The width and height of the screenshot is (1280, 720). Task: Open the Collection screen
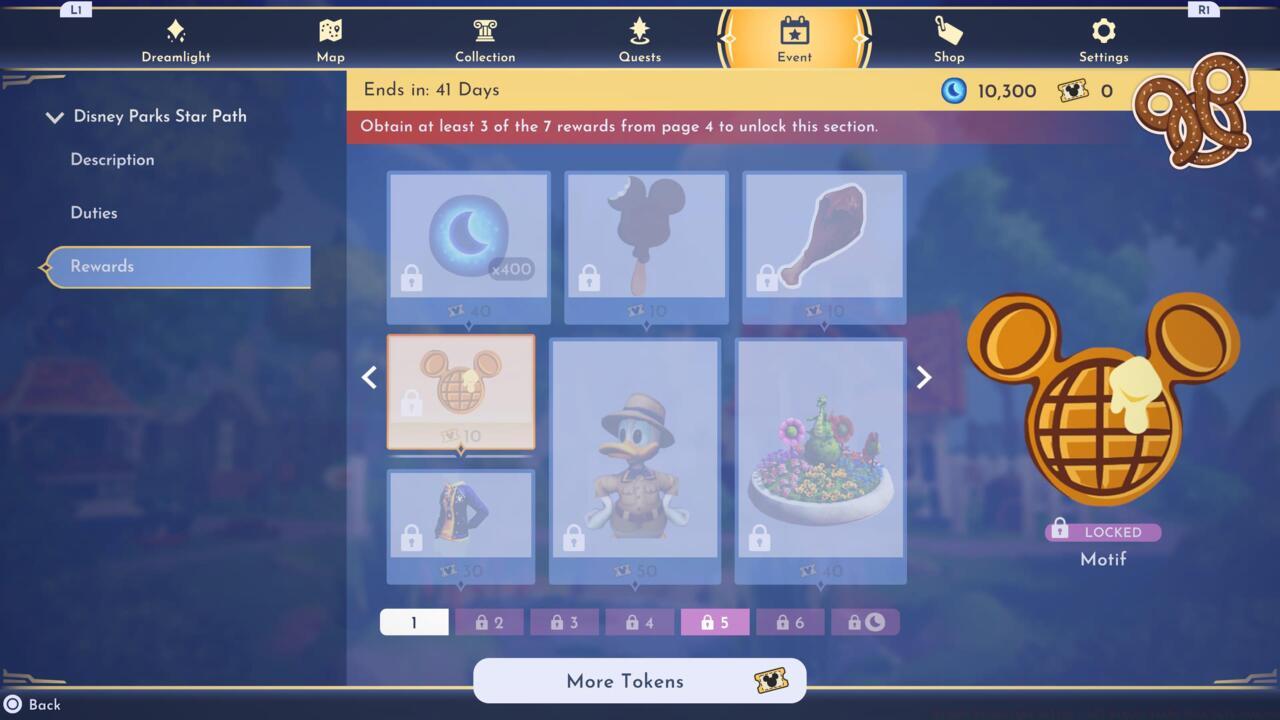485,38
